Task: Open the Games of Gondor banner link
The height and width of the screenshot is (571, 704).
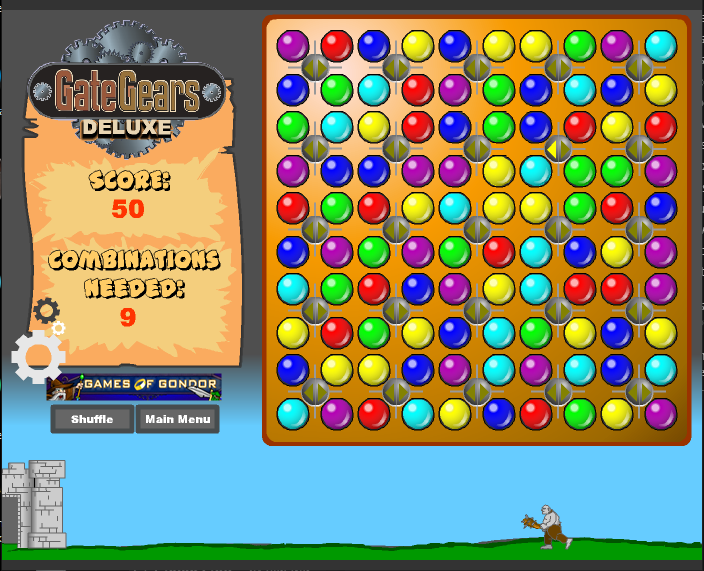Action: pyautogui.click(x=134, y=386)
